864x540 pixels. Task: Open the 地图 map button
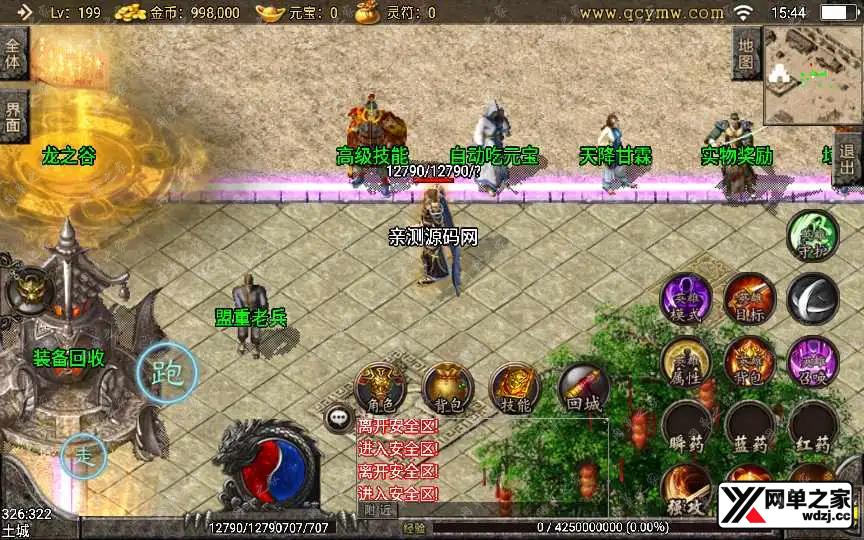[746, 53]
